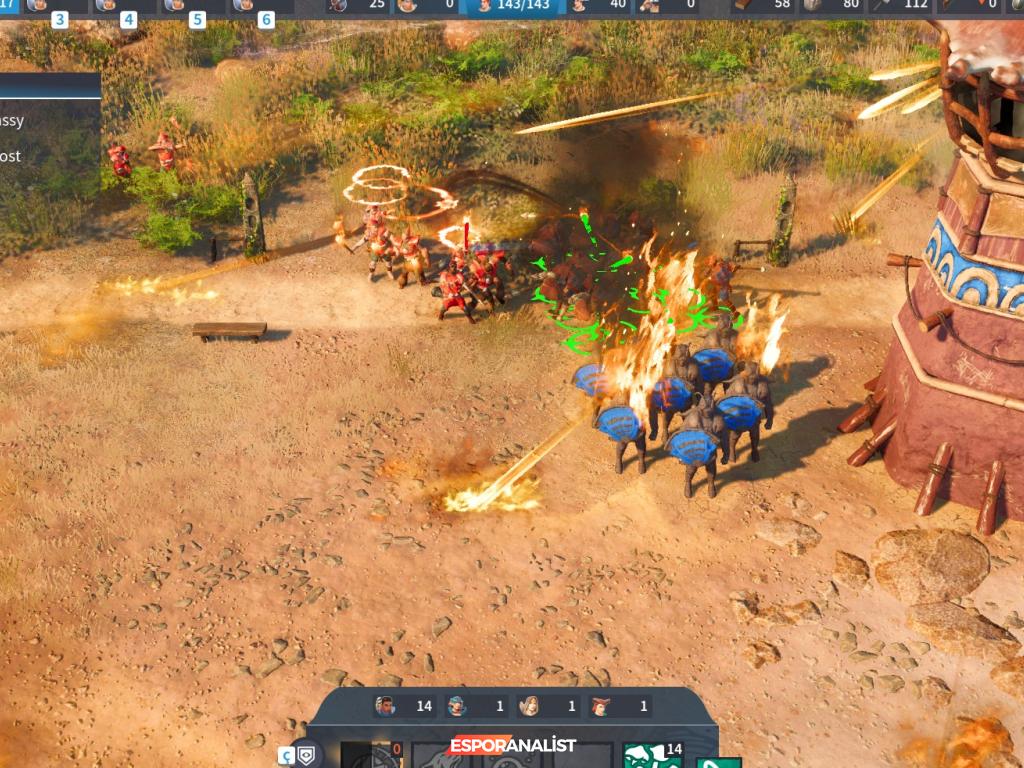The height and width of the screenshot is (768, 1024).
Task: Toggle the eye-and-shield stance icon
Action: pyautogui.click(x=306, y=753)
